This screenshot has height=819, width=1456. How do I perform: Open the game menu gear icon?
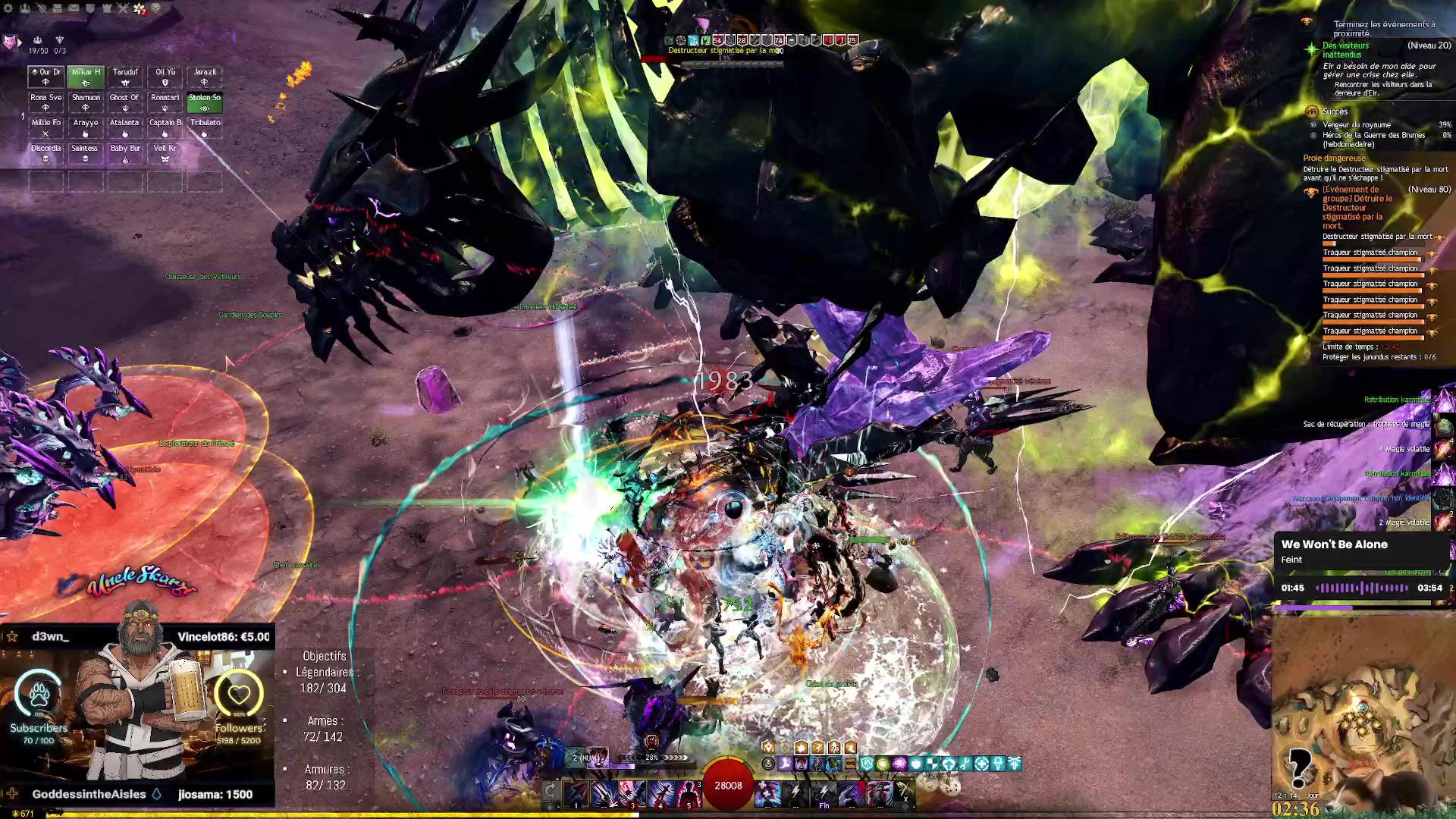tap(9, 8)
